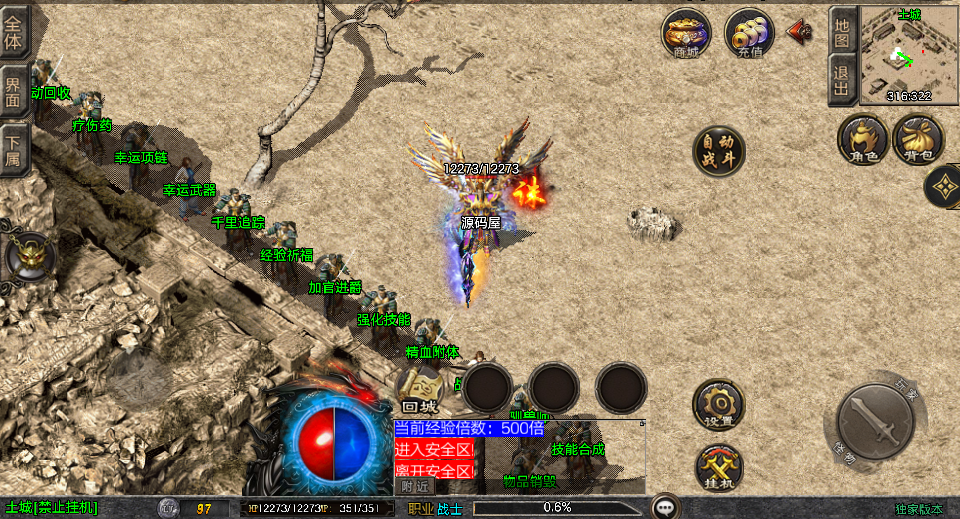960x519 pixels.
Task: Open the 充值 recharge screen
Action: [x=749, y=34]
